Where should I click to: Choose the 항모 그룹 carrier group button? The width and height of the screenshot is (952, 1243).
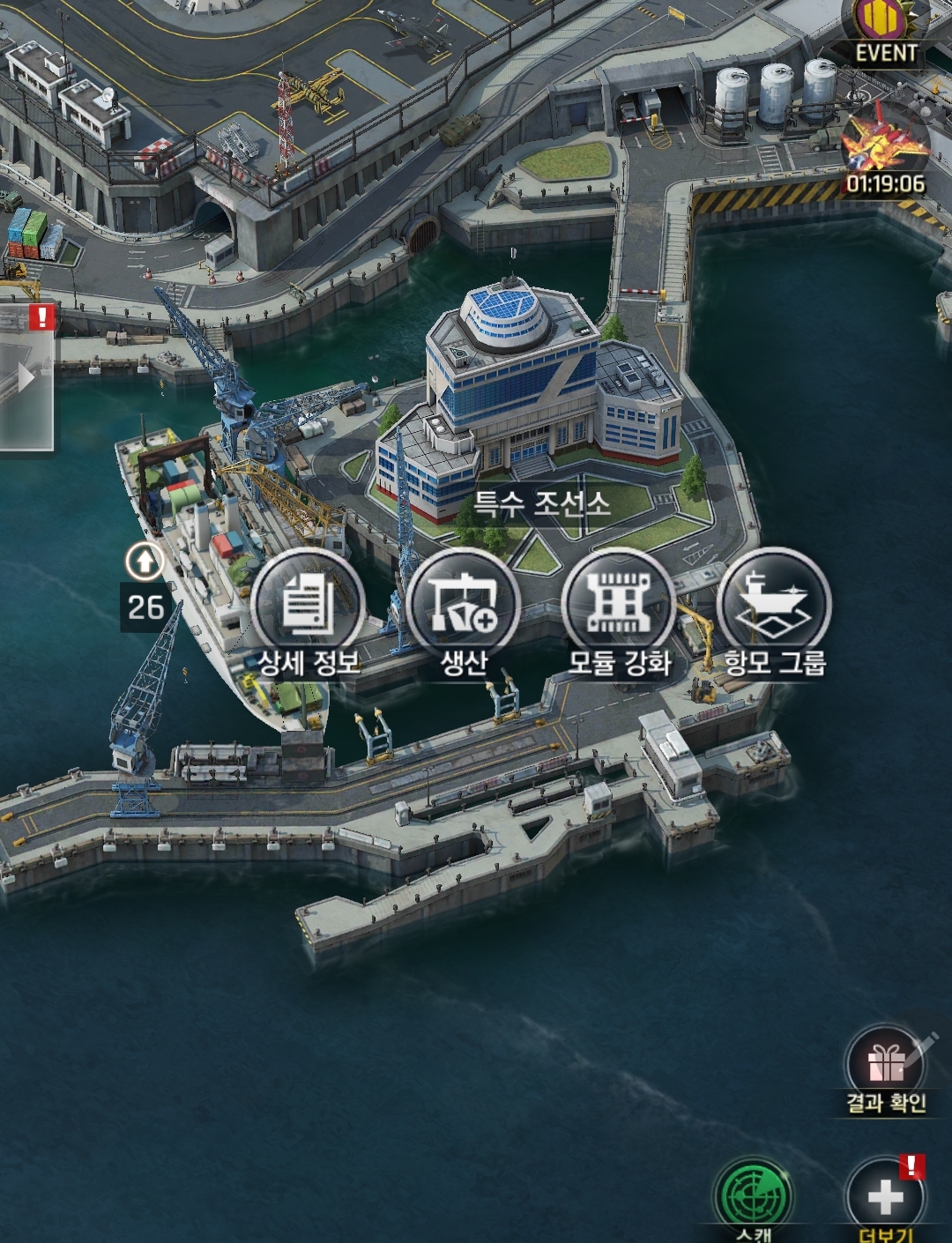(774, 604)
